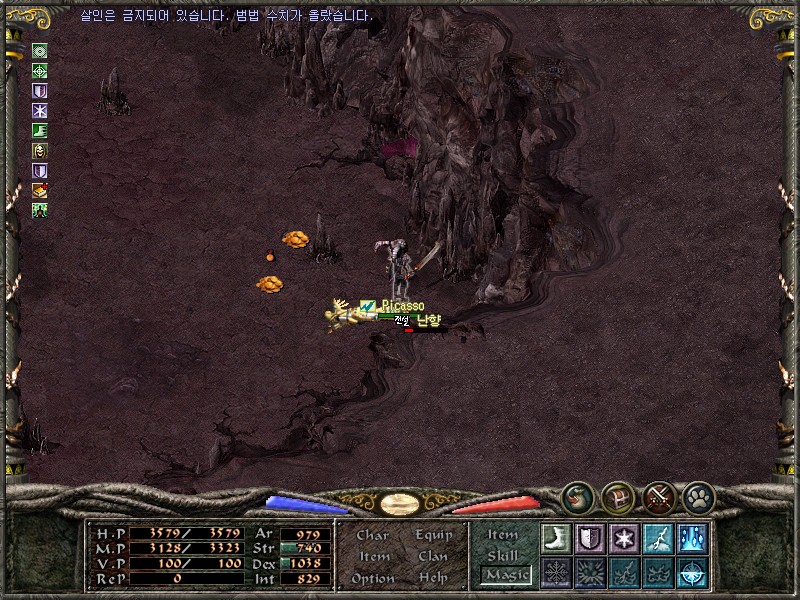
Task: Open the Equip menu
Action: point(434,535)
